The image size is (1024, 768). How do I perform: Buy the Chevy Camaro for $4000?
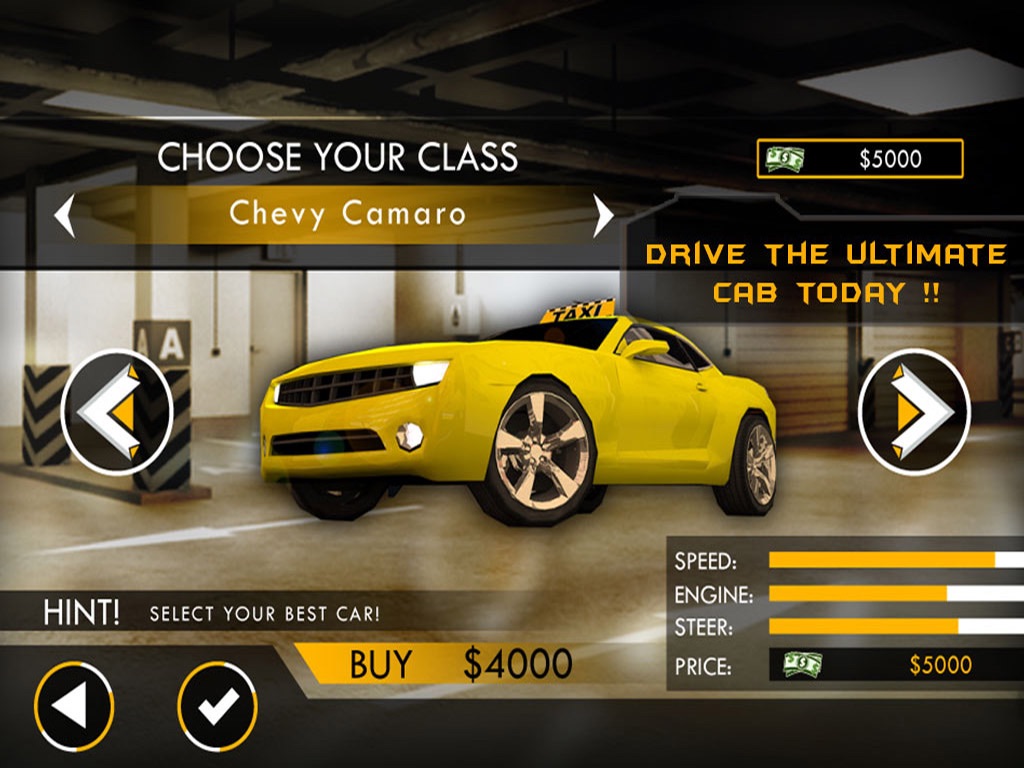[x=460, y=665]
